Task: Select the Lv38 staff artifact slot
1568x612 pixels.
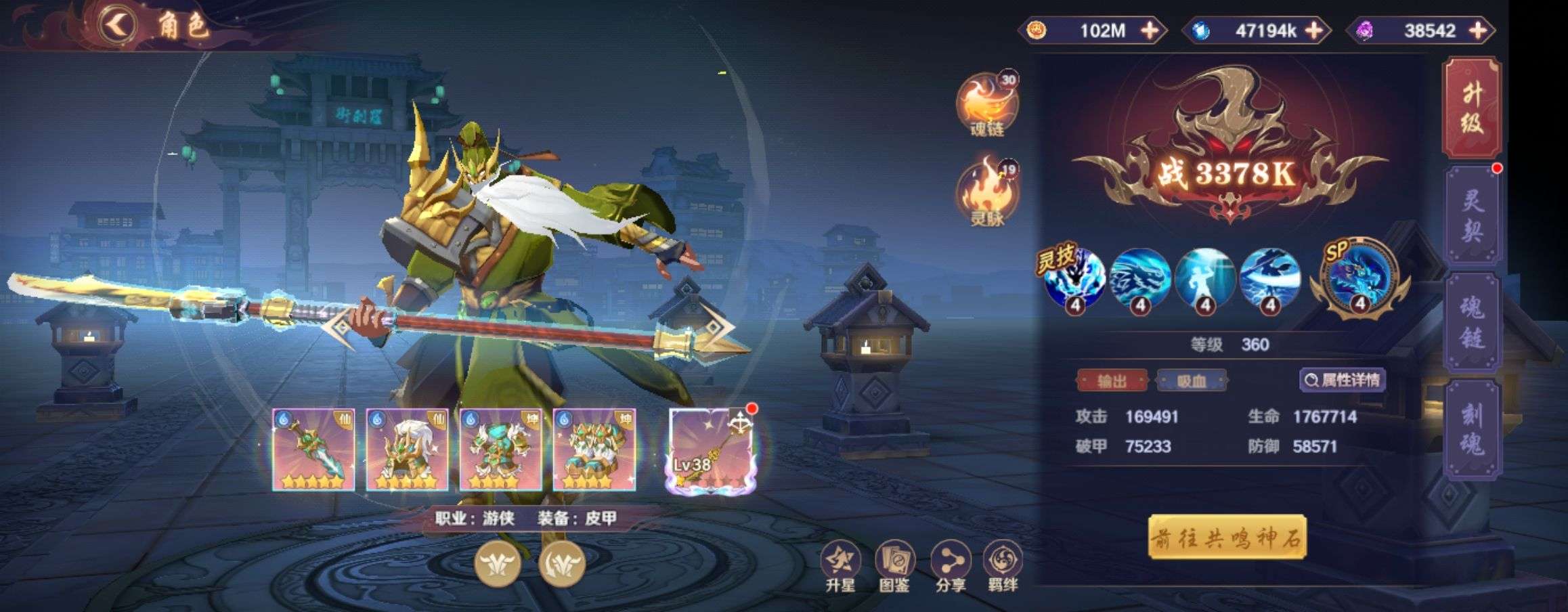Action: pos(710,450)
